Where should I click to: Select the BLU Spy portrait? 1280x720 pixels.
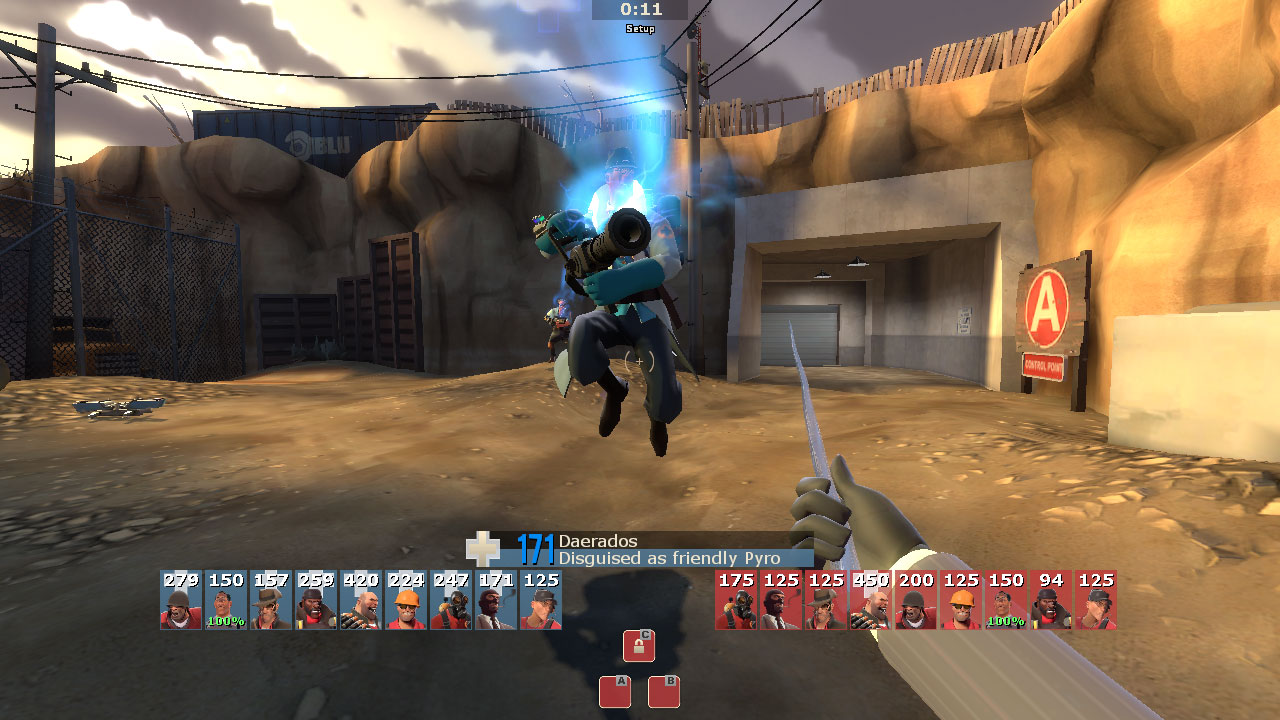pyautogui.click(x=496, y=600)
